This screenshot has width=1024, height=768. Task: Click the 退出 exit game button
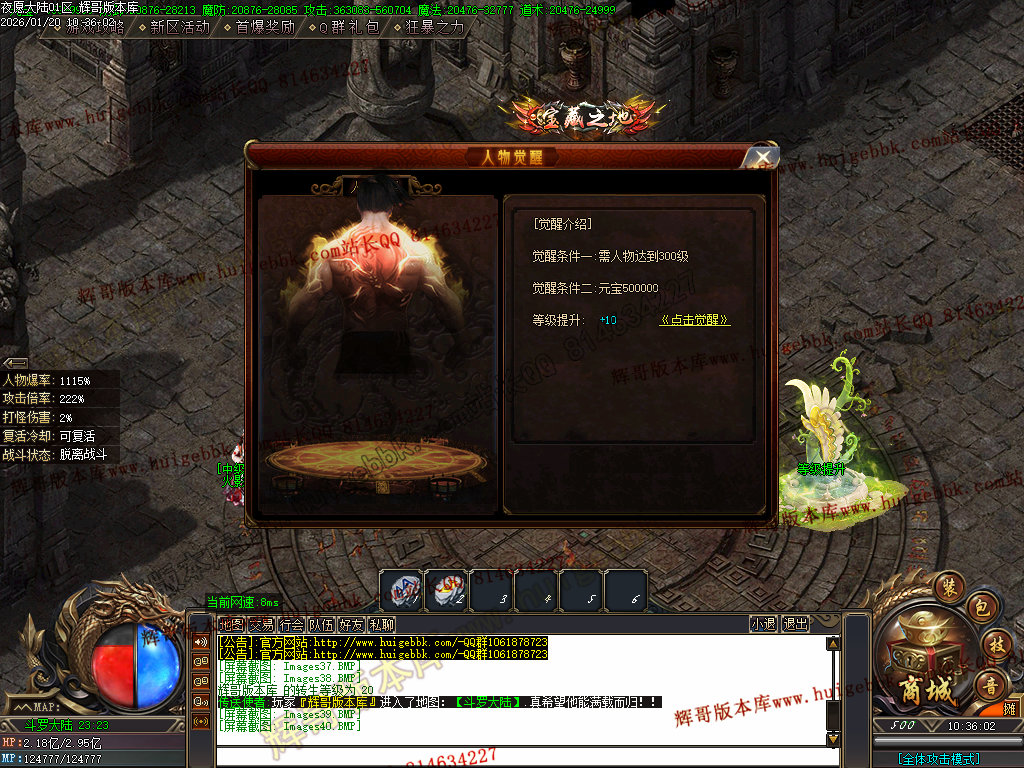tap(796, 624)
